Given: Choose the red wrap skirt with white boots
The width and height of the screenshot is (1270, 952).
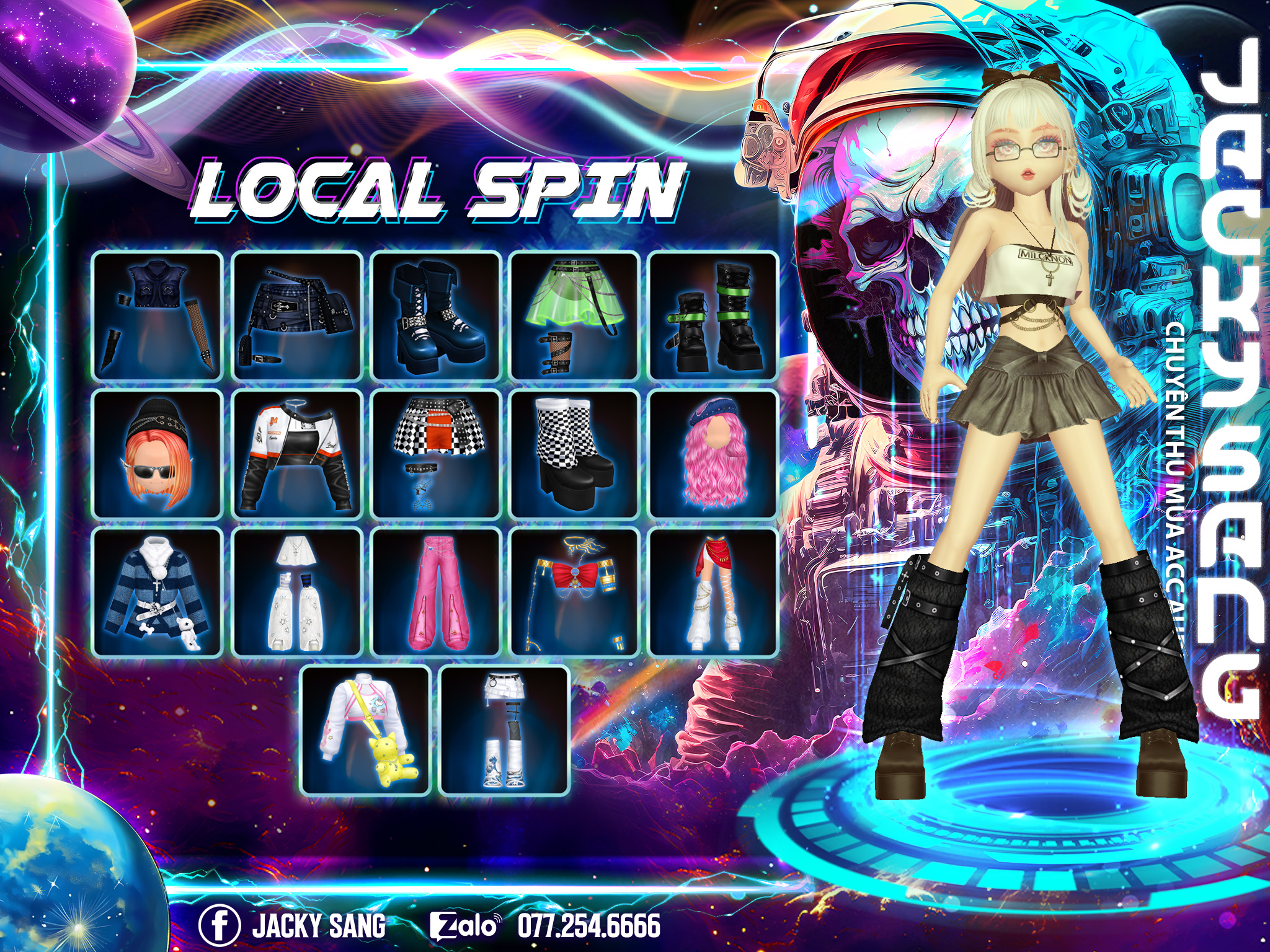Looking at the screenshot, I should point(713,593).
